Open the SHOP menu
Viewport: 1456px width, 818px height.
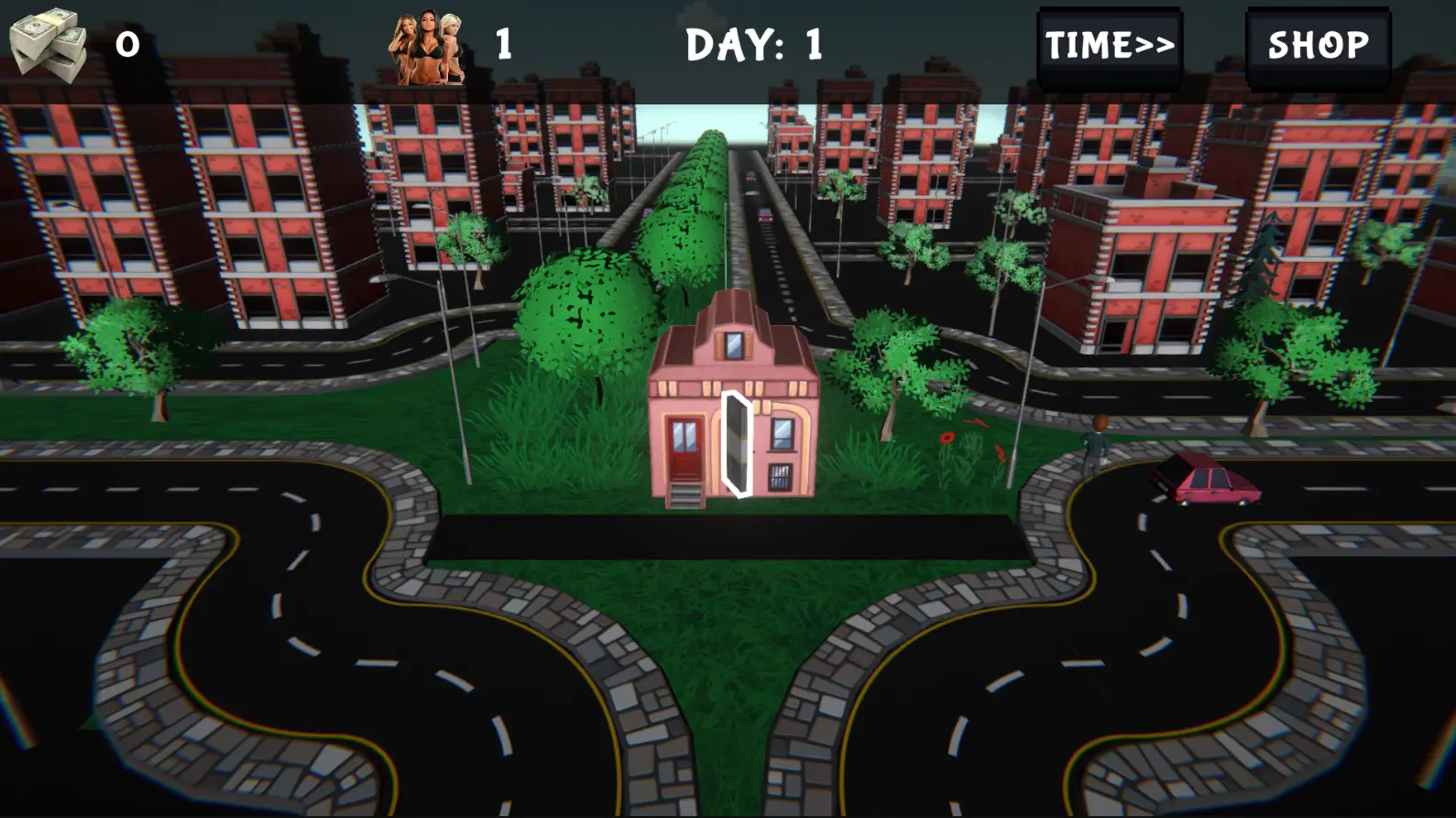click(1318, 46)
